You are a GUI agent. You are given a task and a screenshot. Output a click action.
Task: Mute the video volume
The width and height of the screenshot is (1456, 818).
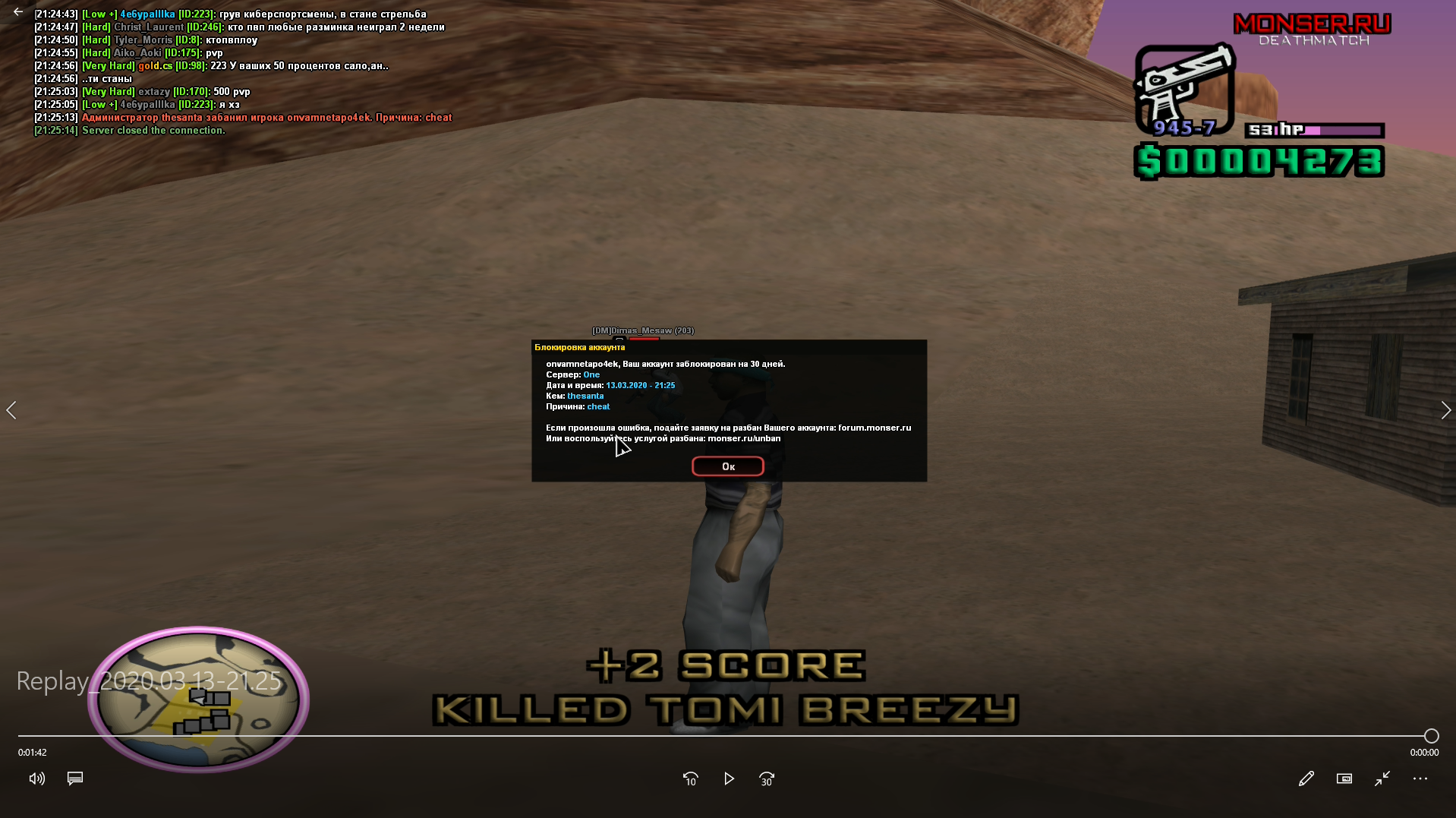point(36,779)
